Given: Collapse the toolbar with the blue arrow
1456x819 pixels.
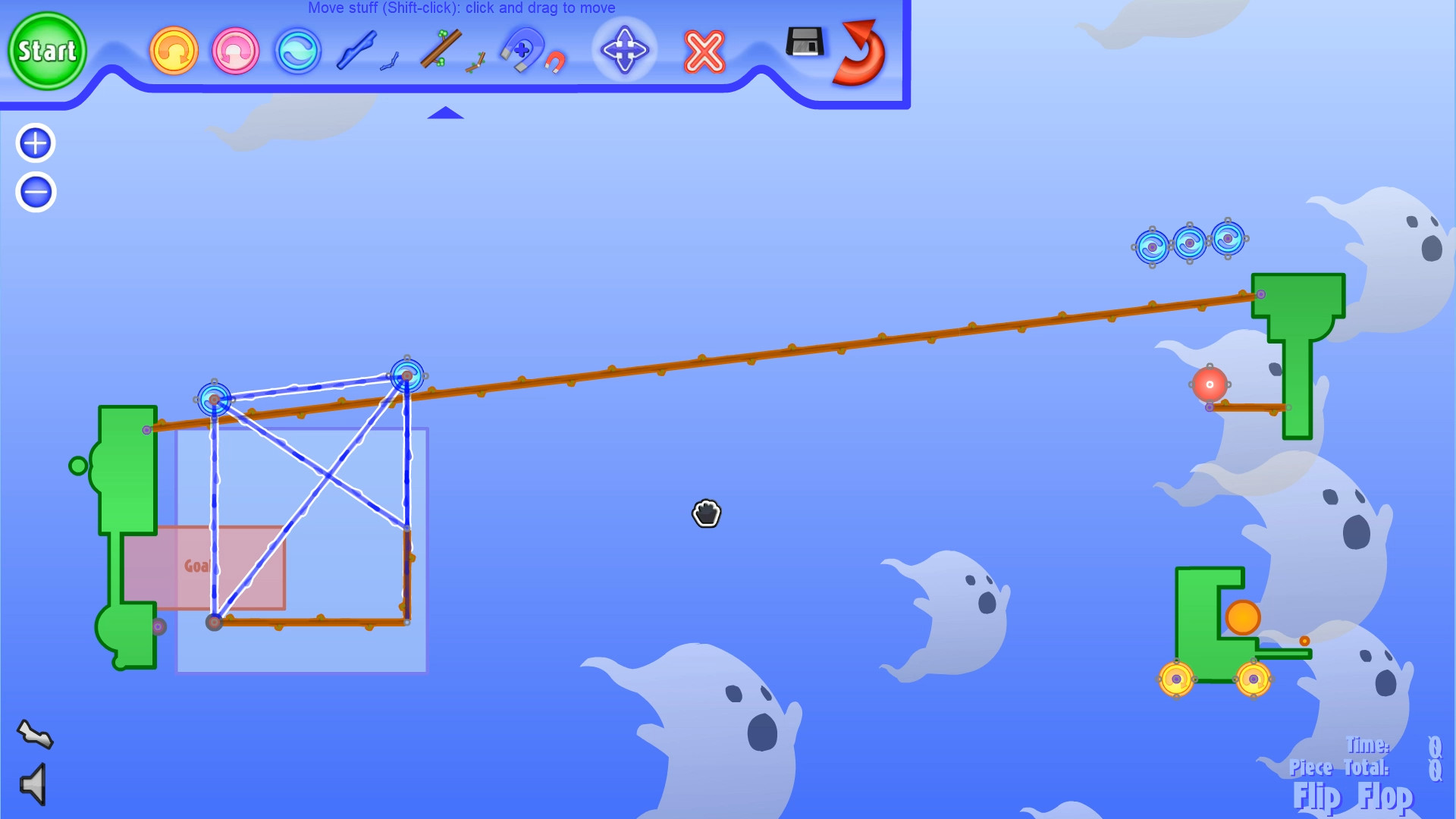Looking at the screenshot, I should coord(446,112).
